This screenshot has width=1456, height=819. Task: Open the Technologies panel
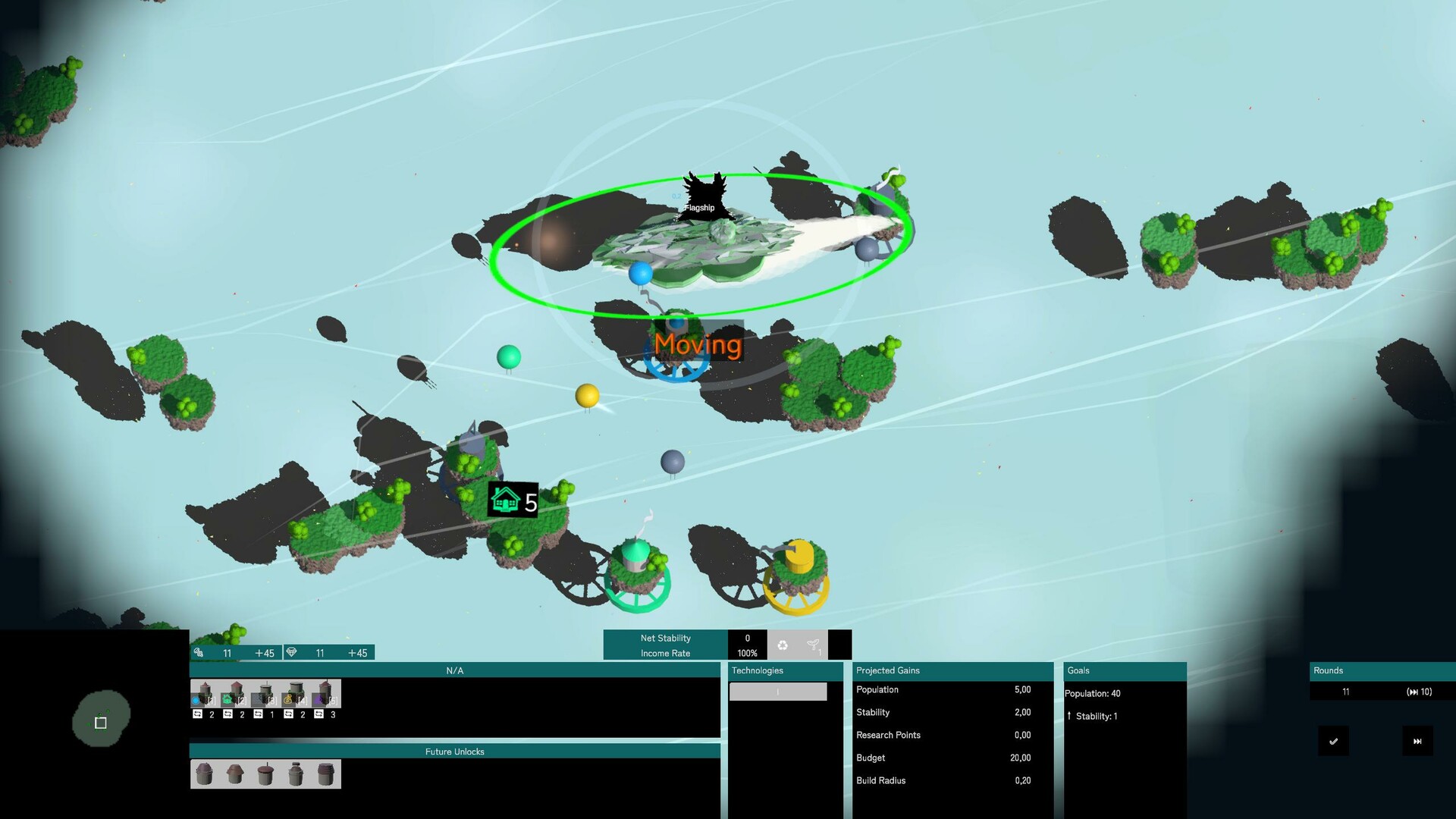[757, 670]
